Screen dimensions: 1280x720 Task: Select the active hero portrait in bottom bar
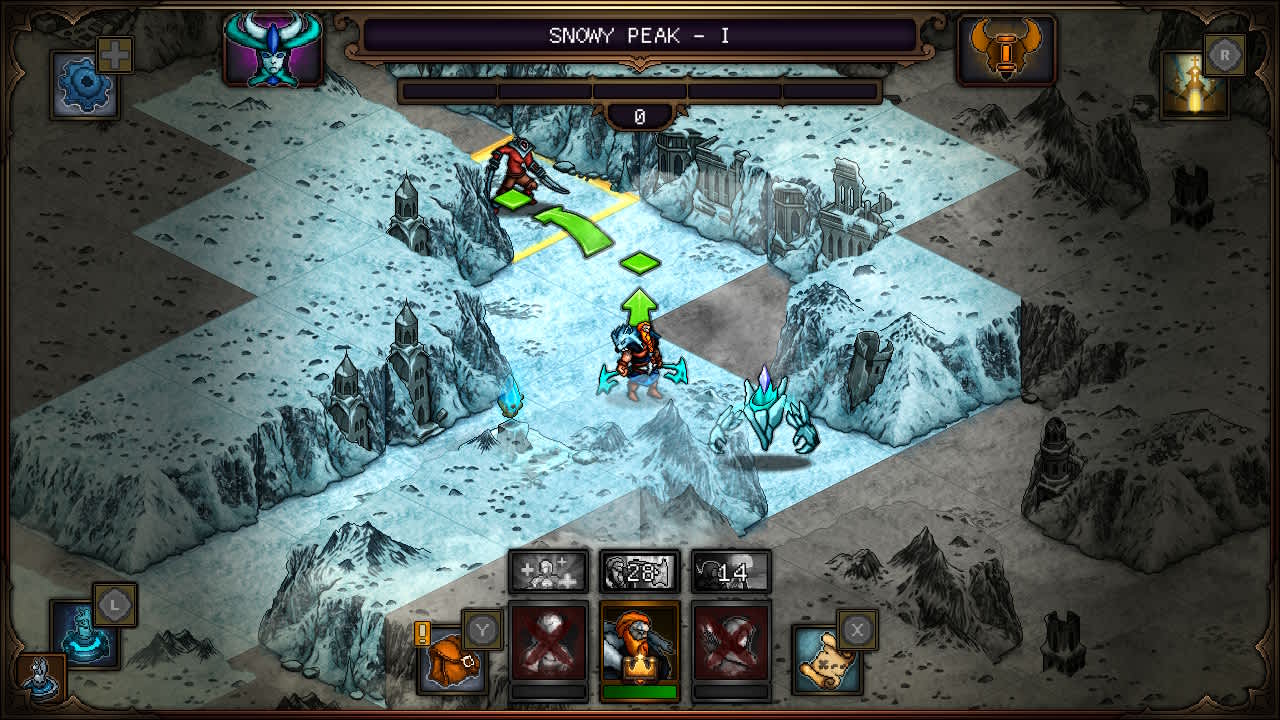click(x=641, y=647)
